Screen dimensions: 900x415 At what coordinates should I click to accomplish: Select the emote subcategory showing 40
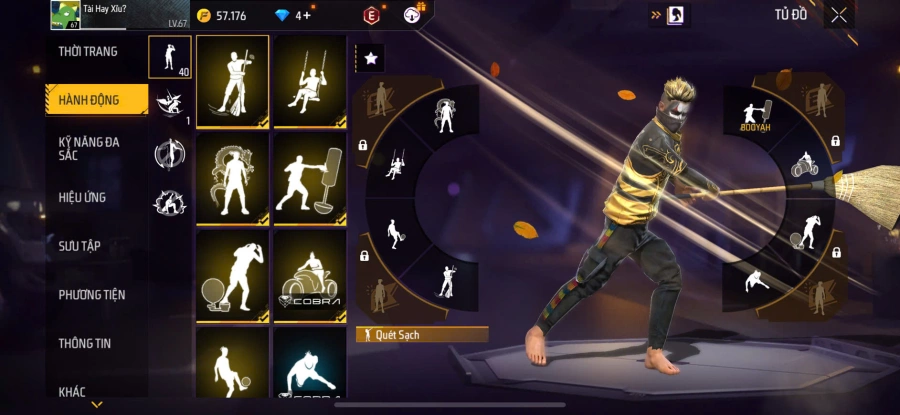[169, 57]
